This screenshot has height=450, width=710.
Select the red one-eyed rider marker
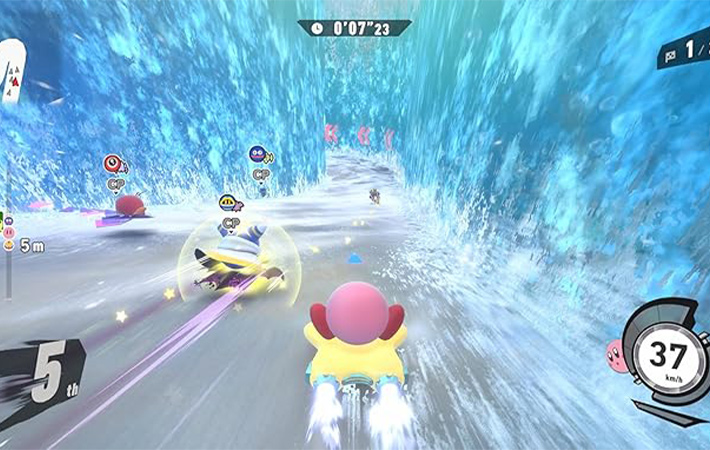coord(113,163)
